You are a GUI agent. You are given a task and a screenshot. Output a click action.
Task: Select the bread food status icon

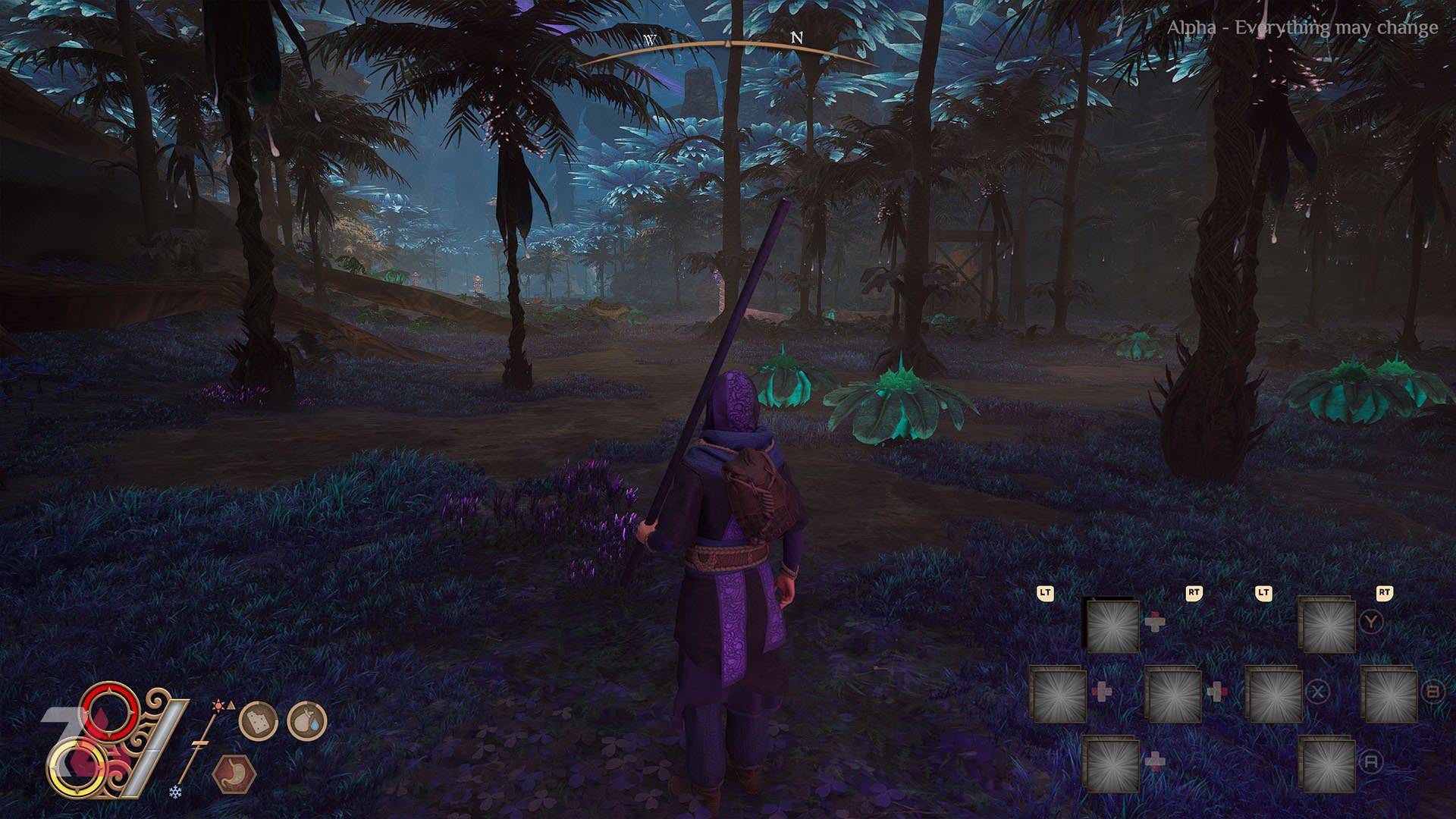(x=258, y=720)
